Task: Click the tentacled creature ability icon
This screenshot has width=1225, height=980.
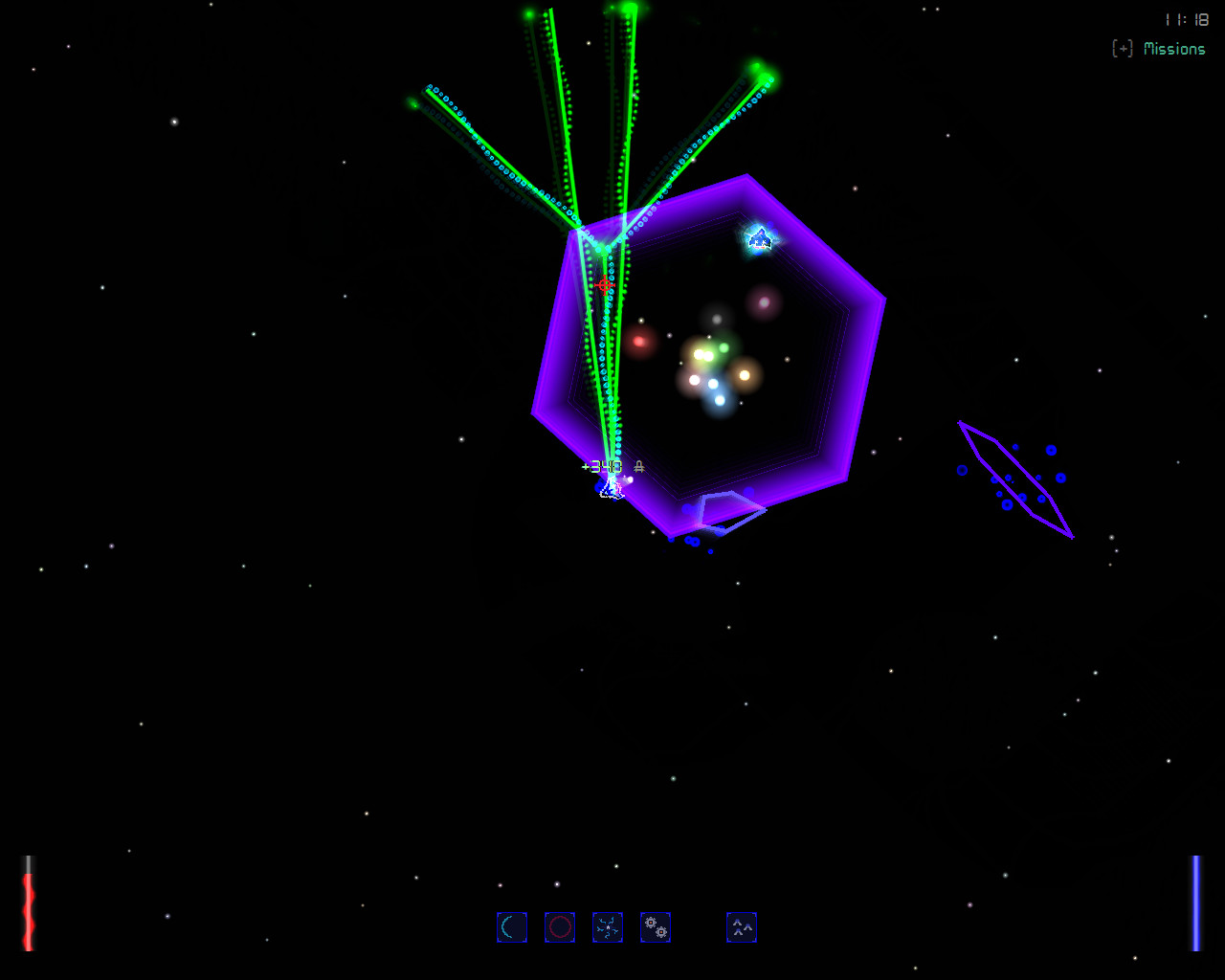Action: (x=608, y=926)
